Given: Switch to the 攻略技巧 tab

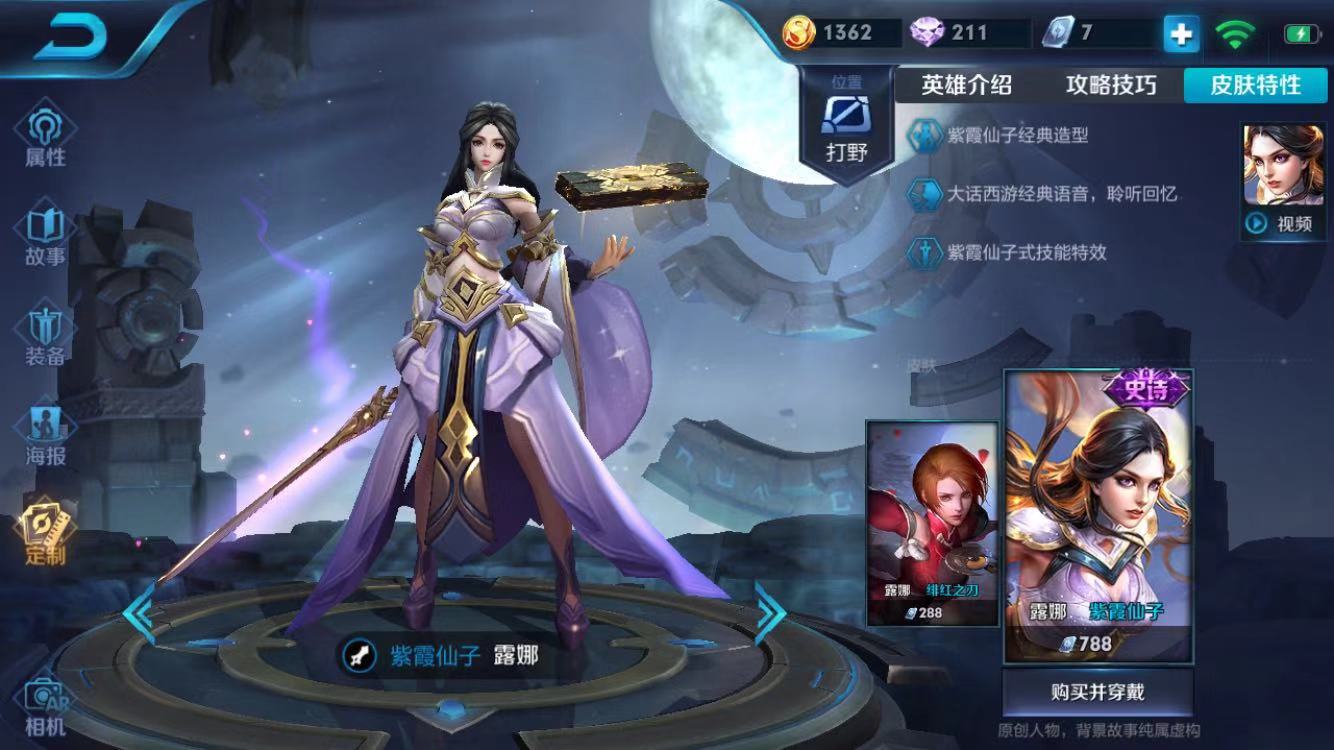Looking at the screenshot, I should pos(1110,86).
